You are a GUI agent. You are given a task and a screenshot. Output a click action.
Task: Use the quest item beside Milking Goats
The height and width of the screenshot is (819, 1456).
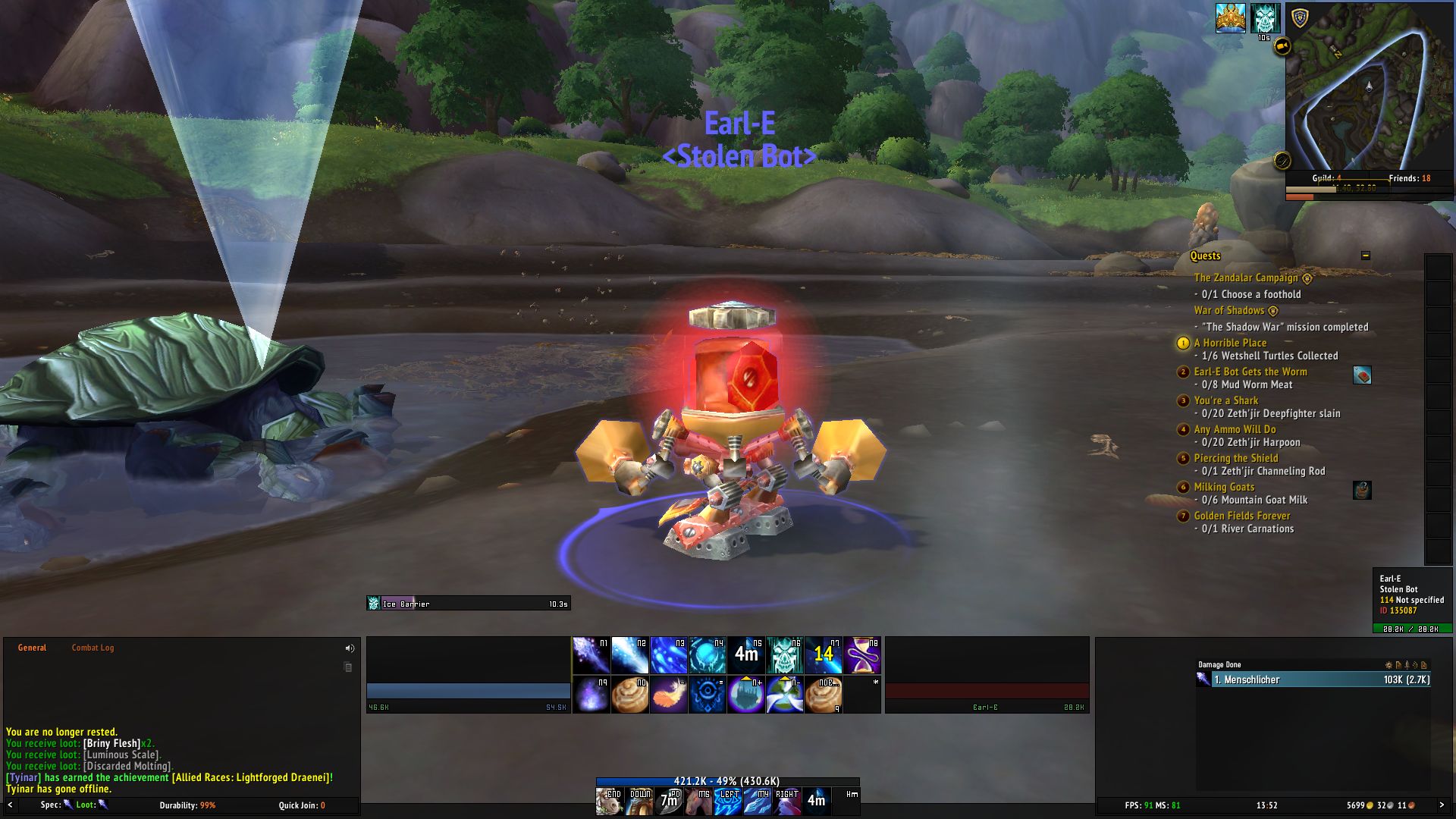click(1361, 491)
